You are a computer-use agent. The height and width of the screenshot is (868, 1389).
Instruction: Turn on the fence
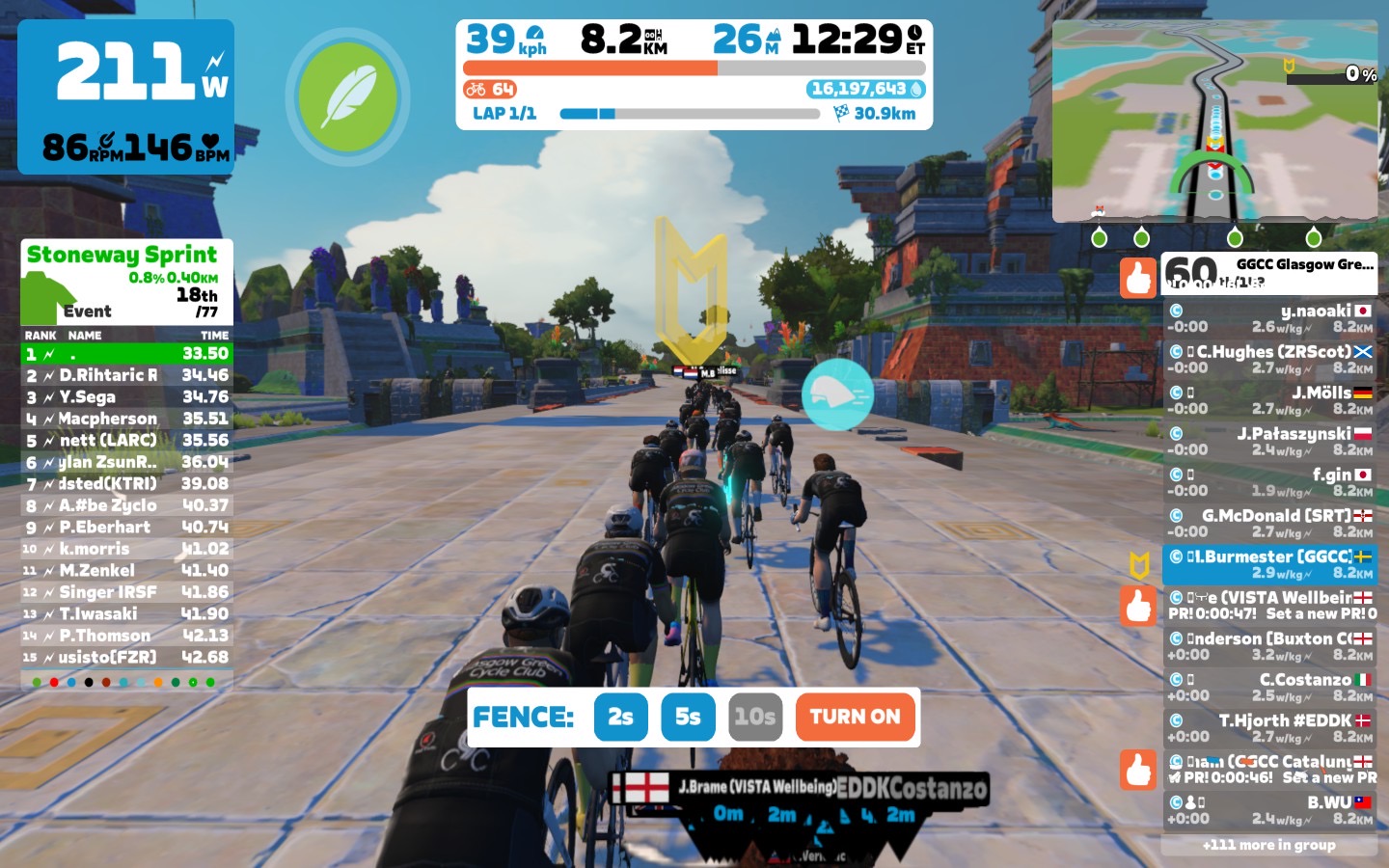click(855, 717)
